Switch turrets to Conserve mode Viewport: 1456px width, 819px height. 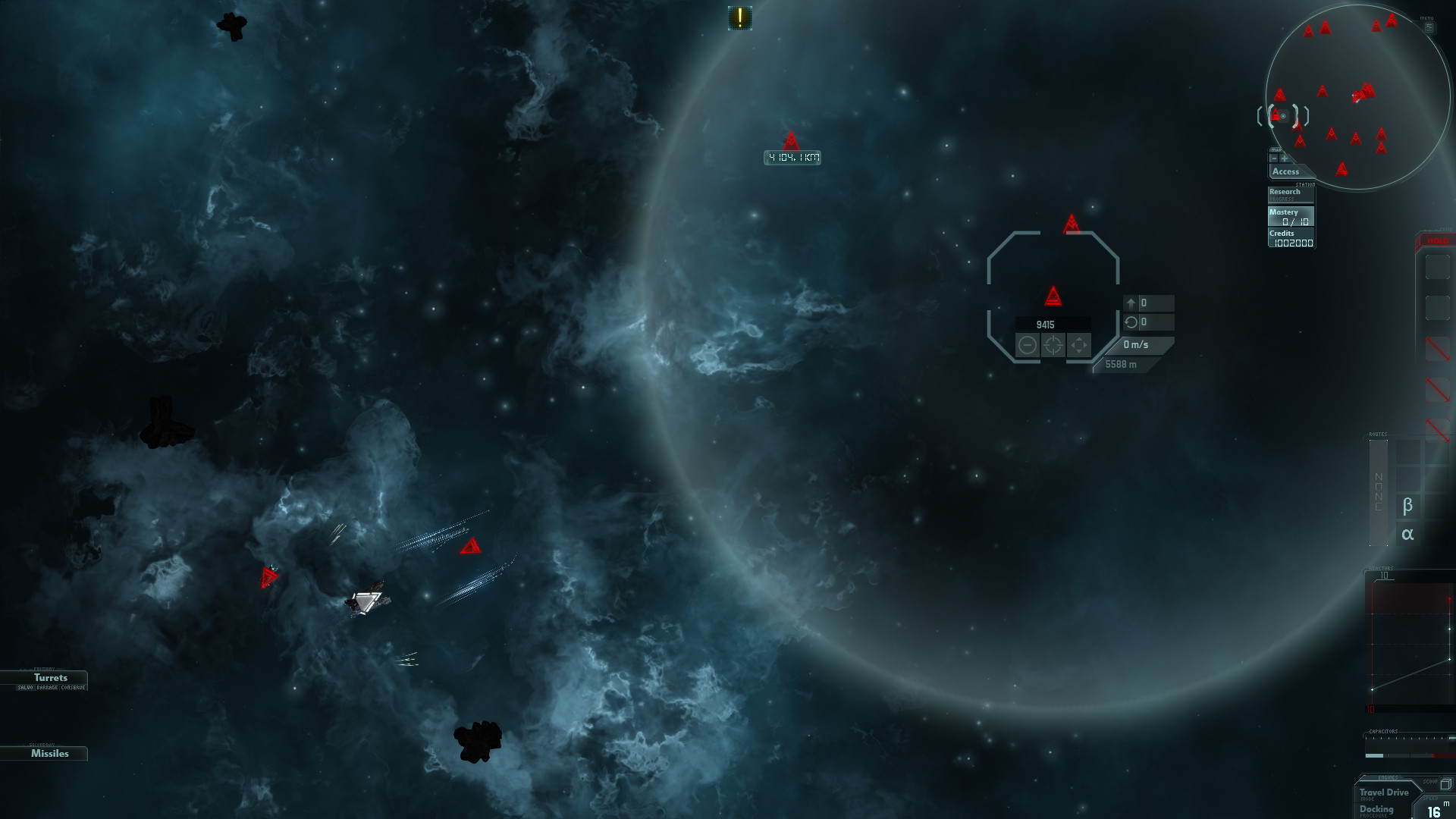(73, 688)
